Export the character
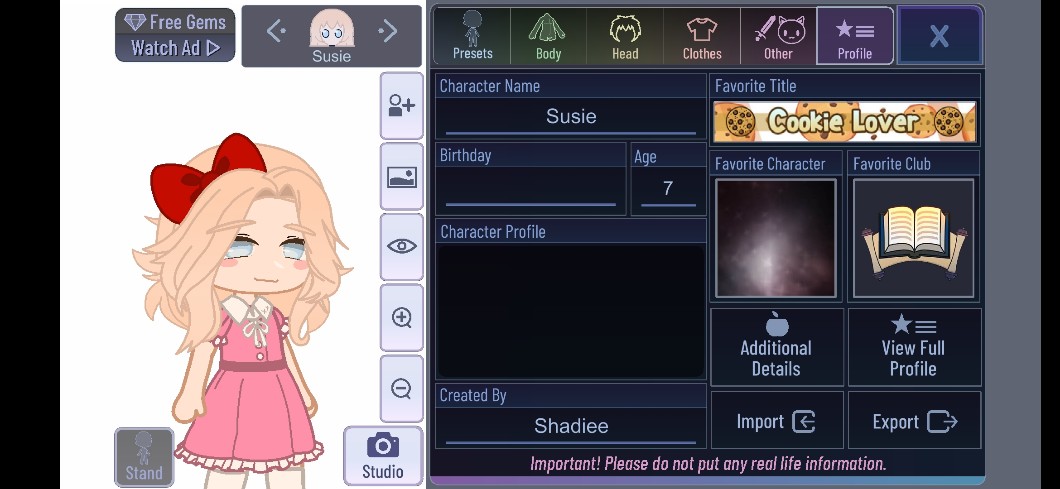Viewport: 1060px width, 489px height. (914, 421)
